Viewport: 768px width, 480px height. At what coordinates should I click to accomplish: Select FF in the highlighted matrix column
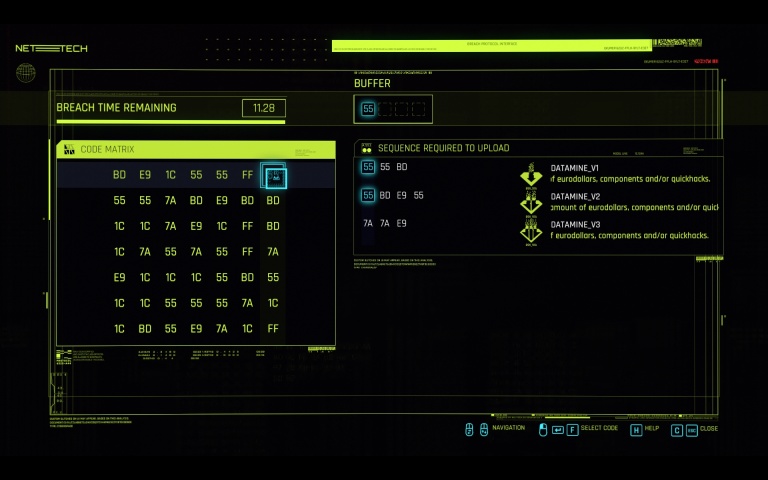[273, 328]
